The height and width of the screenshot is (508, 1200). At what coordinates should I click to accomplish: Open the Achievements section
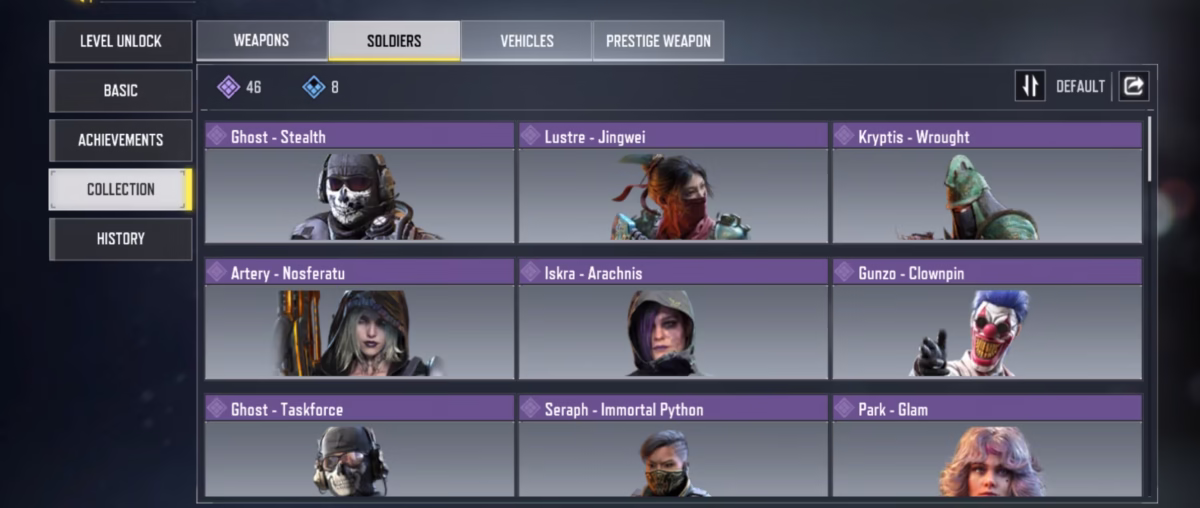(x=120, y=140)
